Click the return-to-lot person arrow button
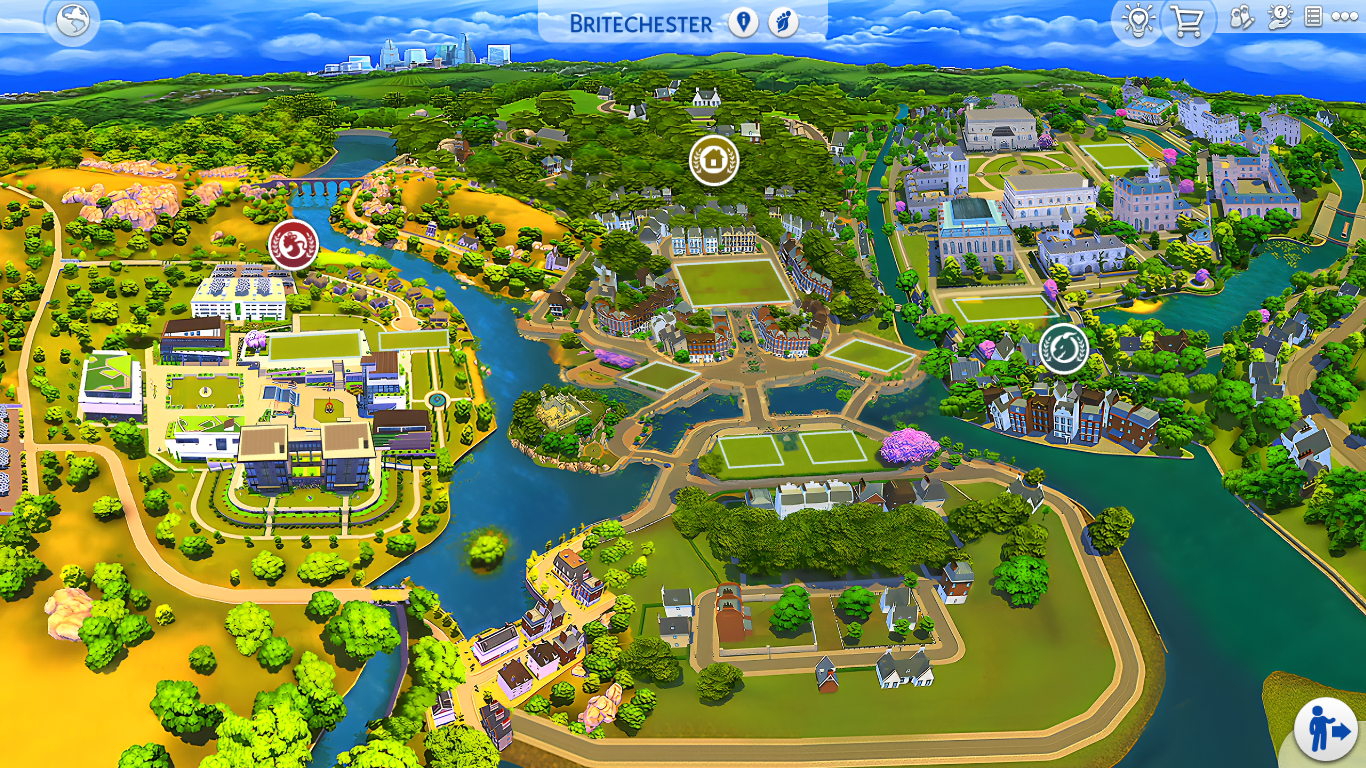This screenshot has width=1366, height=768. 1325,729
